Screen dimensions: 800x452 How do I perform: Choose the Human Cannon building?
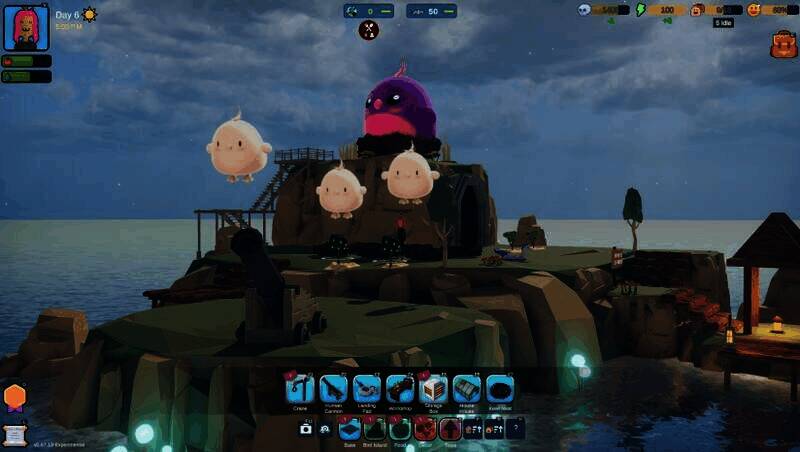[x=333, y=388]
